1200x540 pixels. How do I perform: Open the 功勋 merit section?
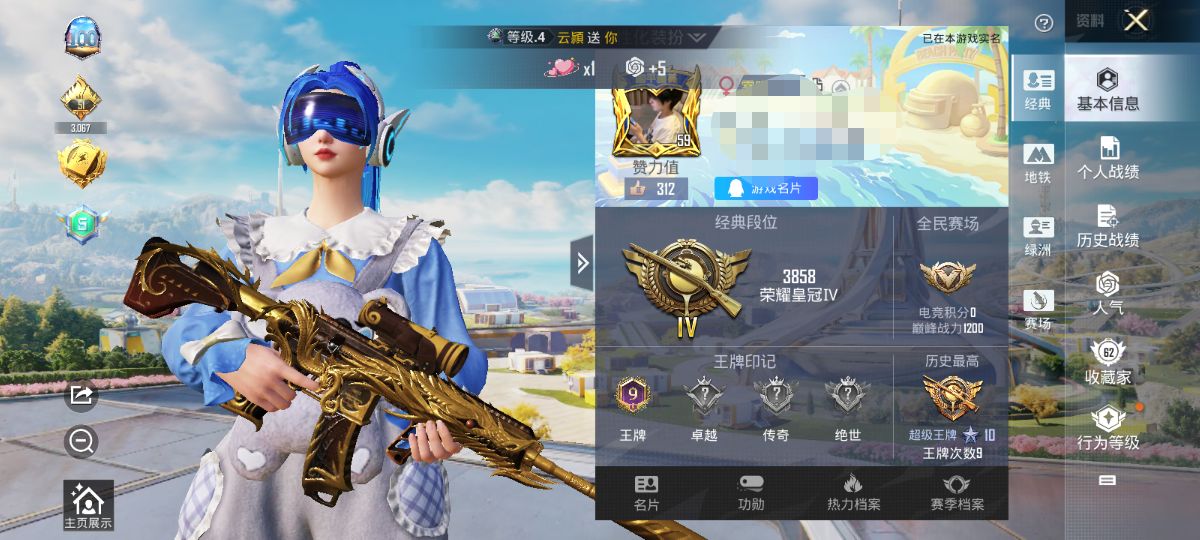click(x=750, y=493)
